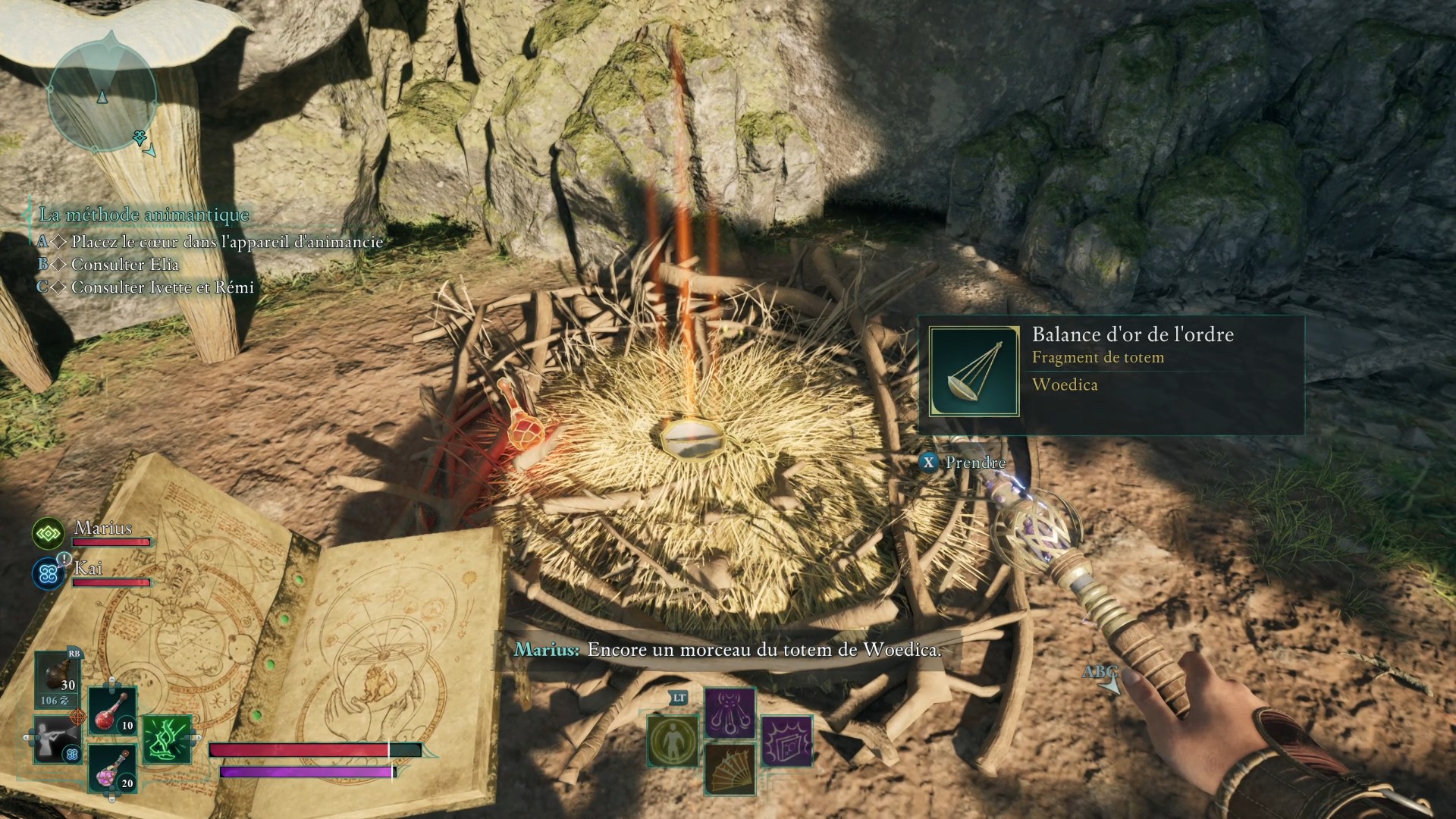Viewport: 1456px width, 819px height.
Task: Select Kai's blue companion icon
Action: (x=49, y=574)
